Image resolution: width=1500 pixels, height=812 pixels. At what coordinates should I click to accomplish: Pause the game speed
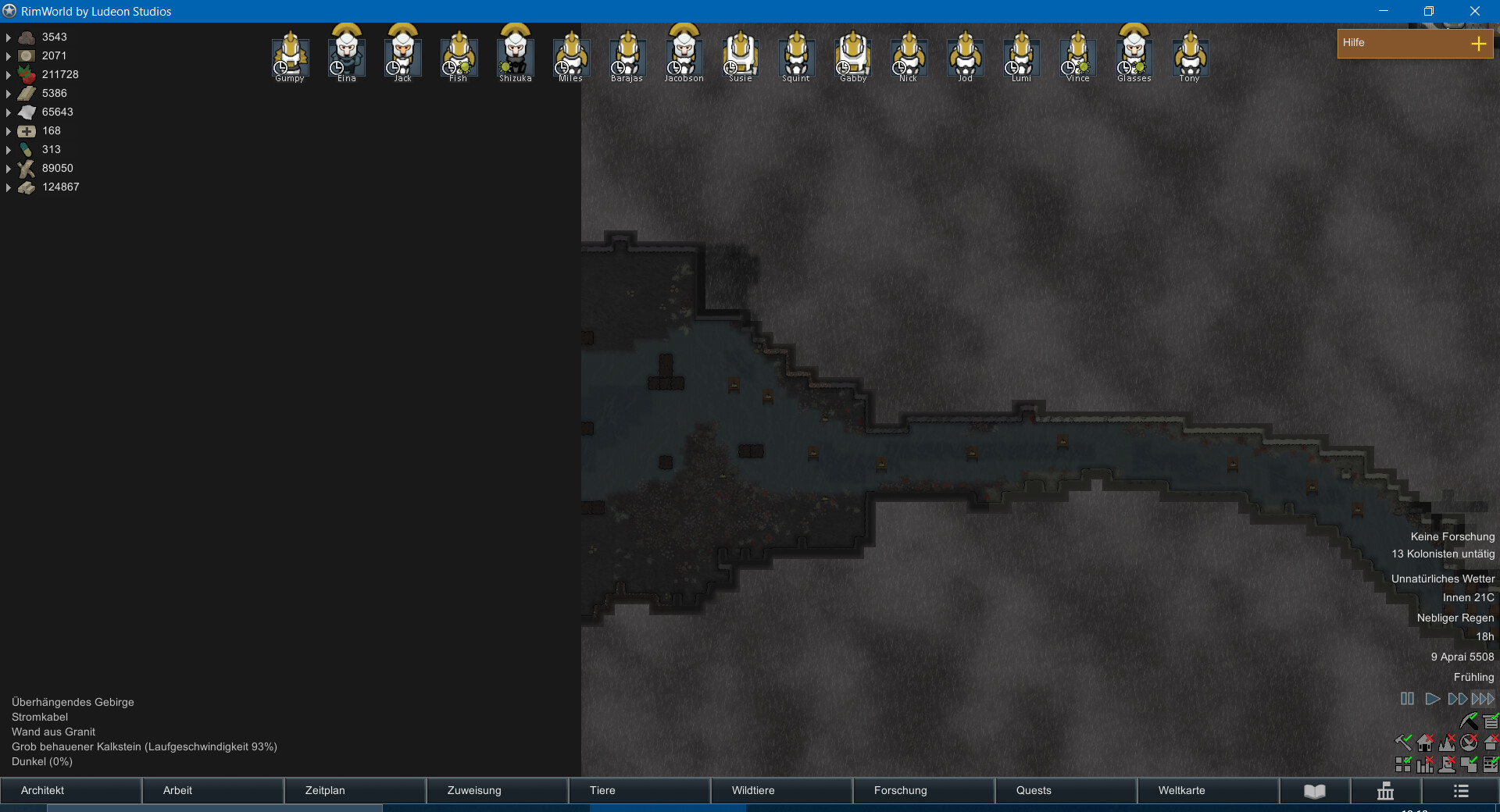1407,699
